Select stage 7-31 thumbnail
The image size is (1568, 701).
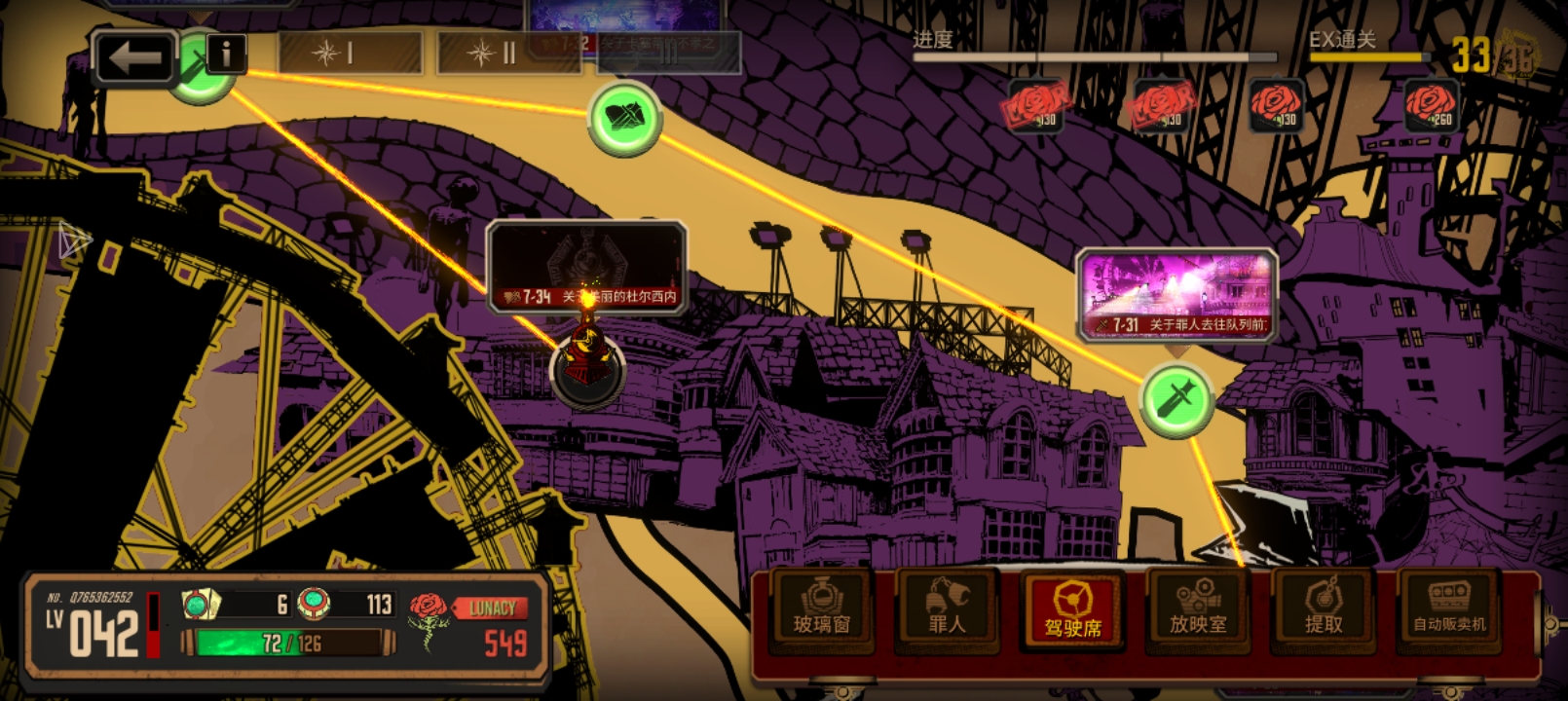pos(1176,294)
